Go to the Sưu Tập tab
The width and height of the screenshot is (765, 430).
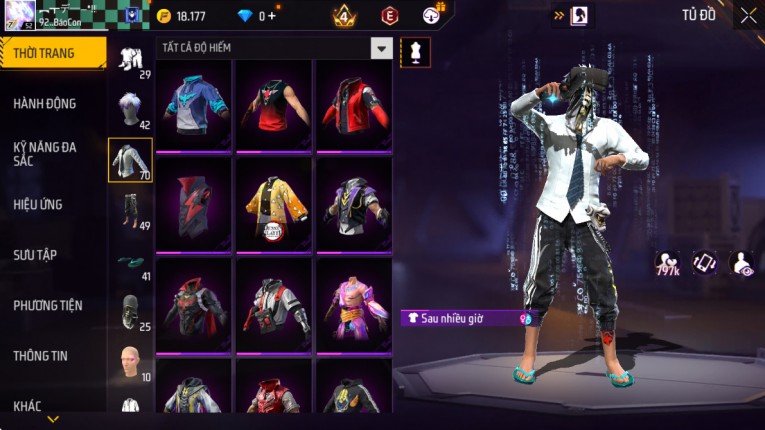(x=35, y=255)
